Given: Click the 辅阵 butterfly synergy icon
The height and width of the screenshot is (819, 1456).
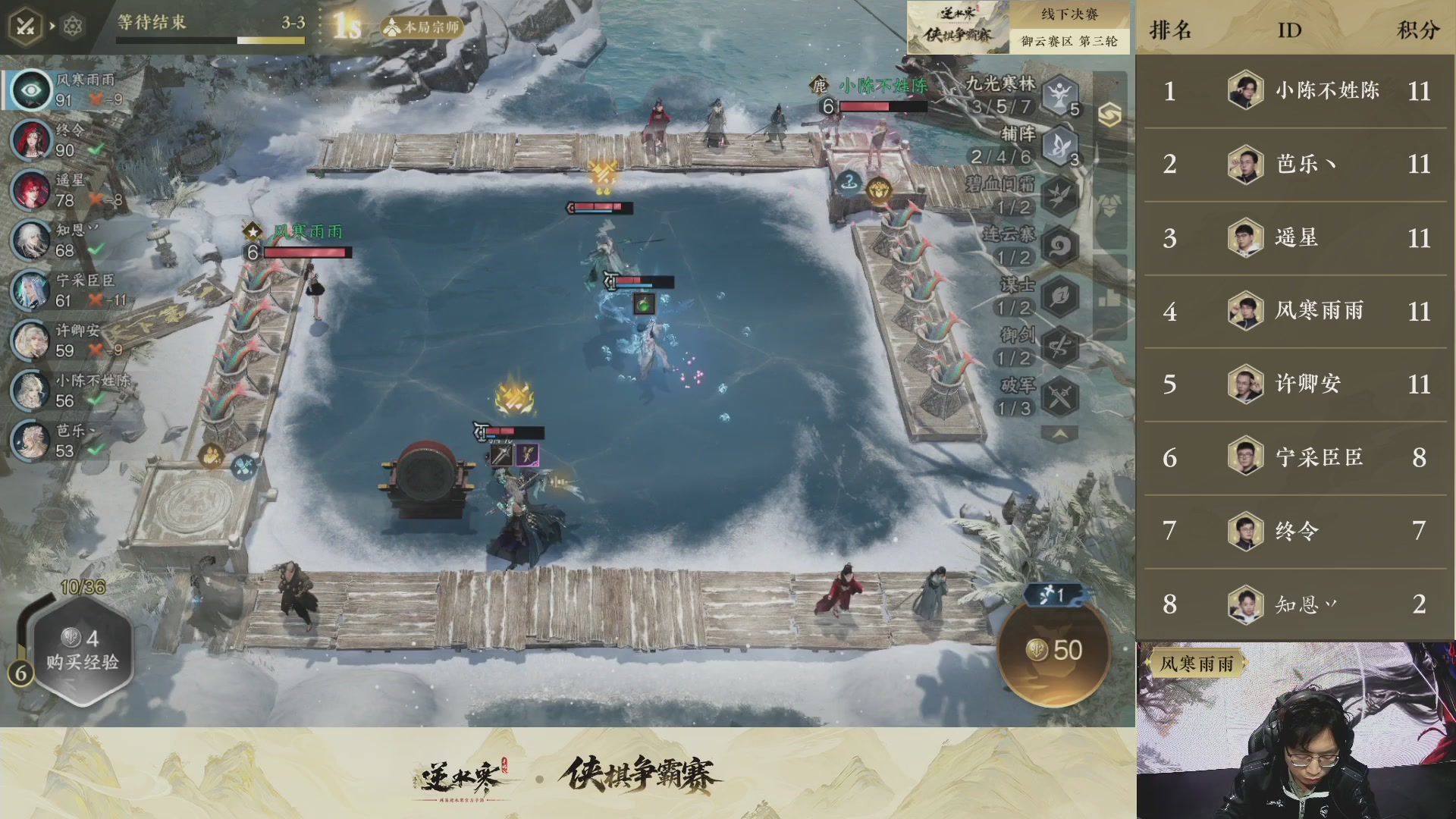Looking at the screenshot, I should (x=1057, y=146).
